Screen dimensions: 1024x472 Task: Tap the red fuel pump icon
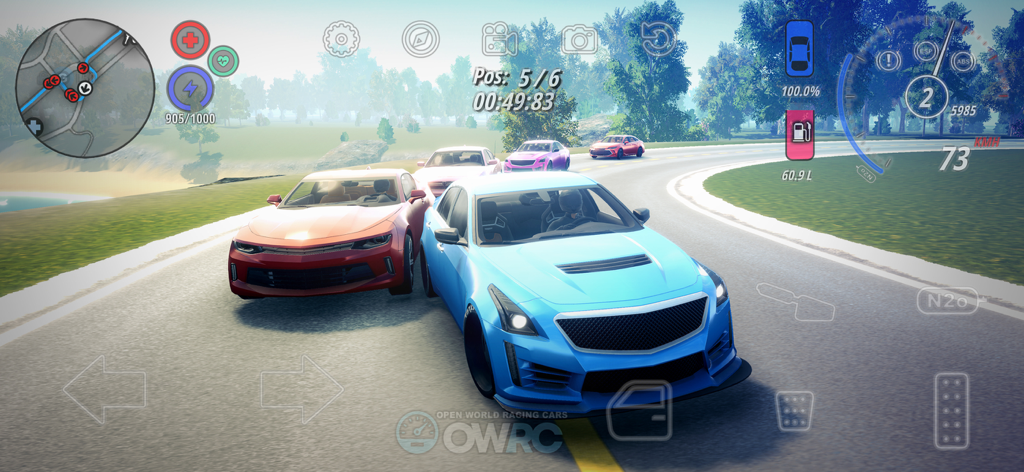tap(799, 135)
